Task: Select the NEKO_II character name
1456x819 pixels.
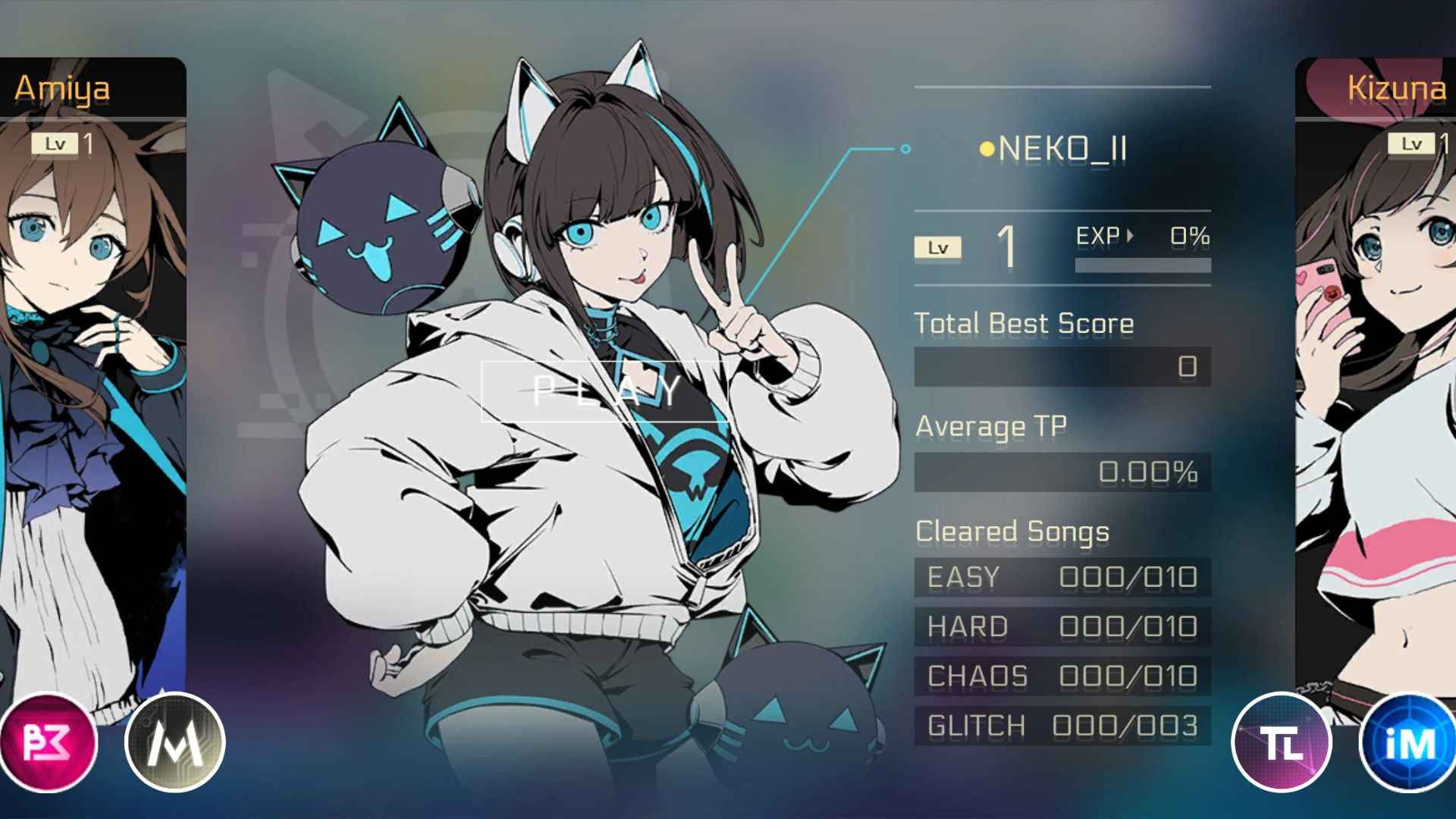Action: pyautogui.click(x=1062, y=149)
